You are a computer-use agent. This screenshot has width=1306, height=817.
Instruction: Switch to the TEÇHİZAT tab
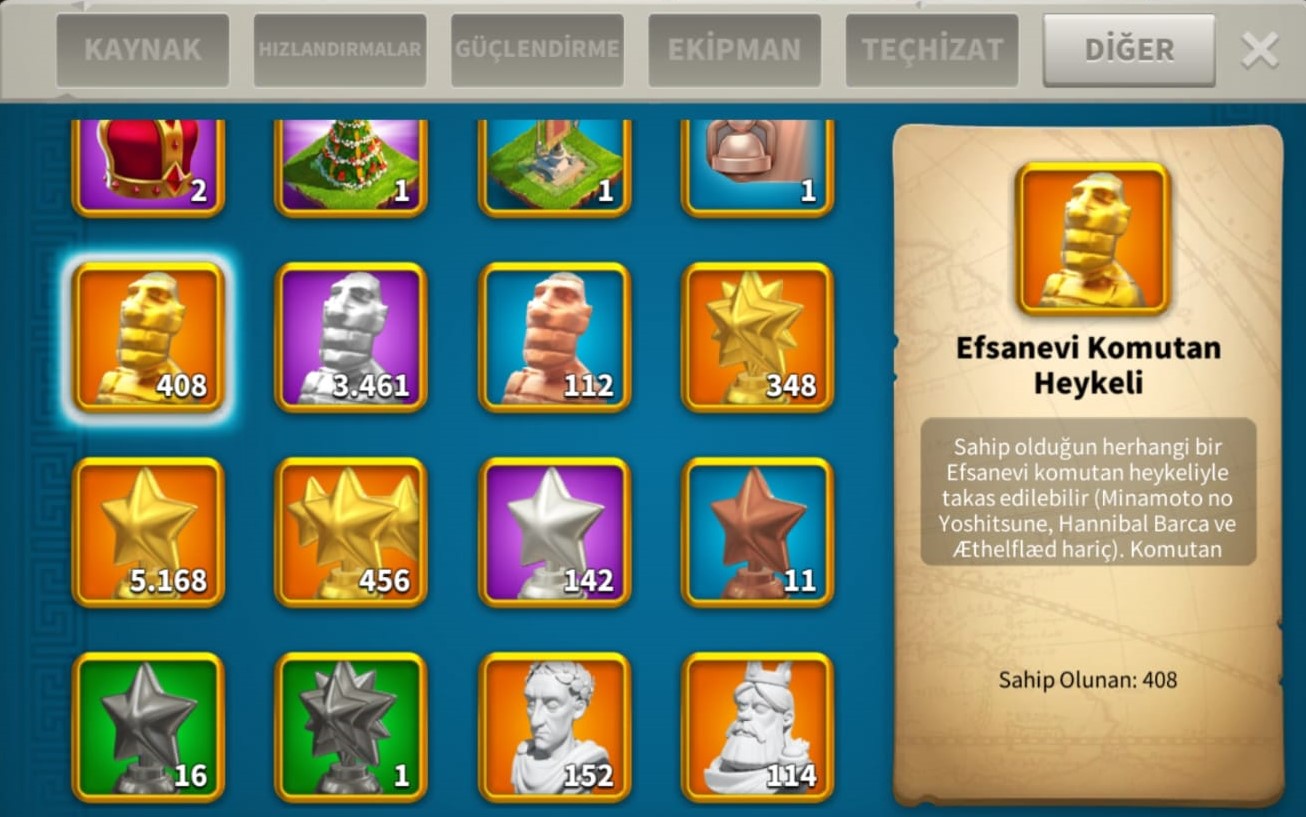[932, 50]
